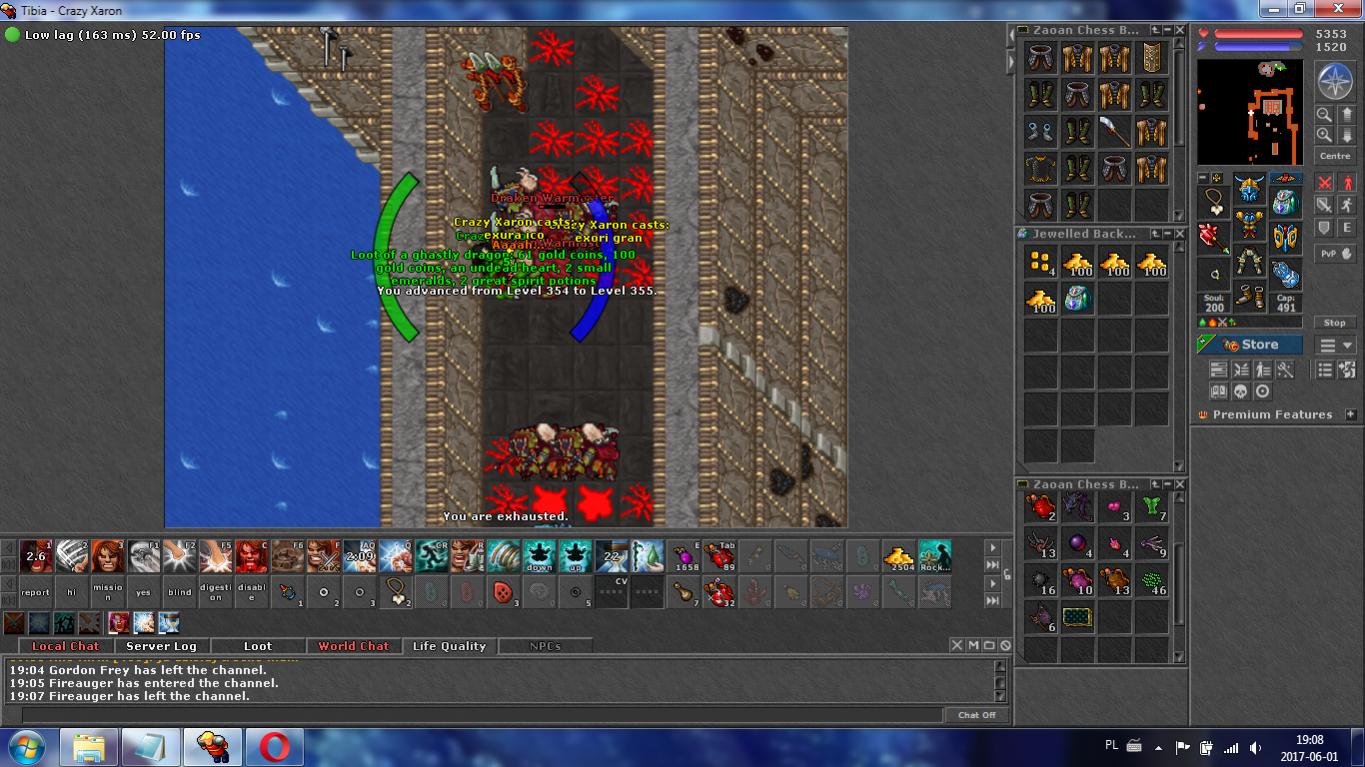The width and height of the screenshot is (1365, 767).
Task: Toggle the Chat Off button
Action: pyautogui.click(x=977, y=715)
